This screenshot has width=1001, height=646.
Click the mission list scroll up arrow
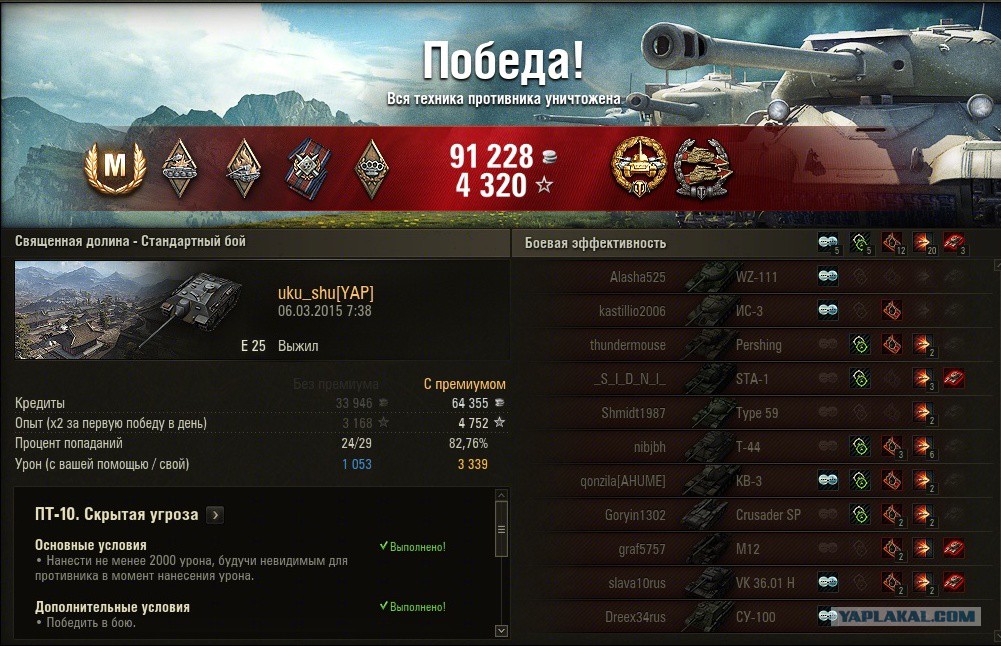[x=502, y=495]
